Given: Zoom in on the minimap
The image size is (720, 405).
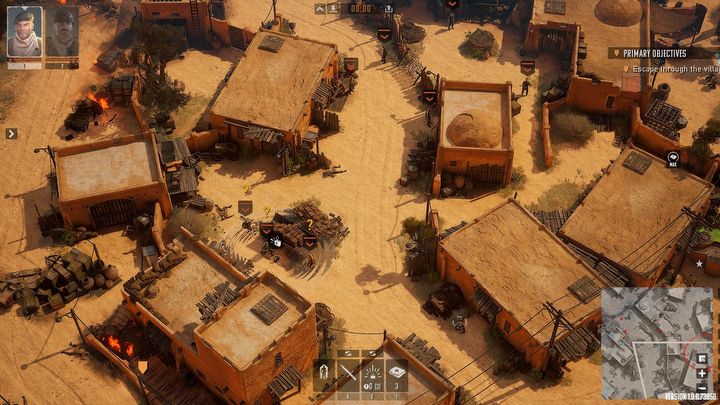Looking at the screenshot, I should [702, 373].
